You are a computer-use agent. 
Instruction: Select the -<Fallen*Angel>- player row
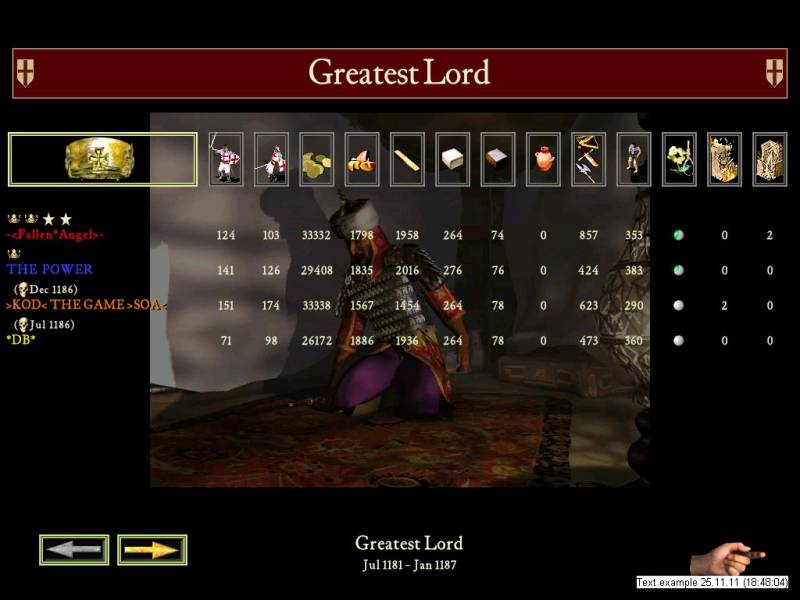56,235
